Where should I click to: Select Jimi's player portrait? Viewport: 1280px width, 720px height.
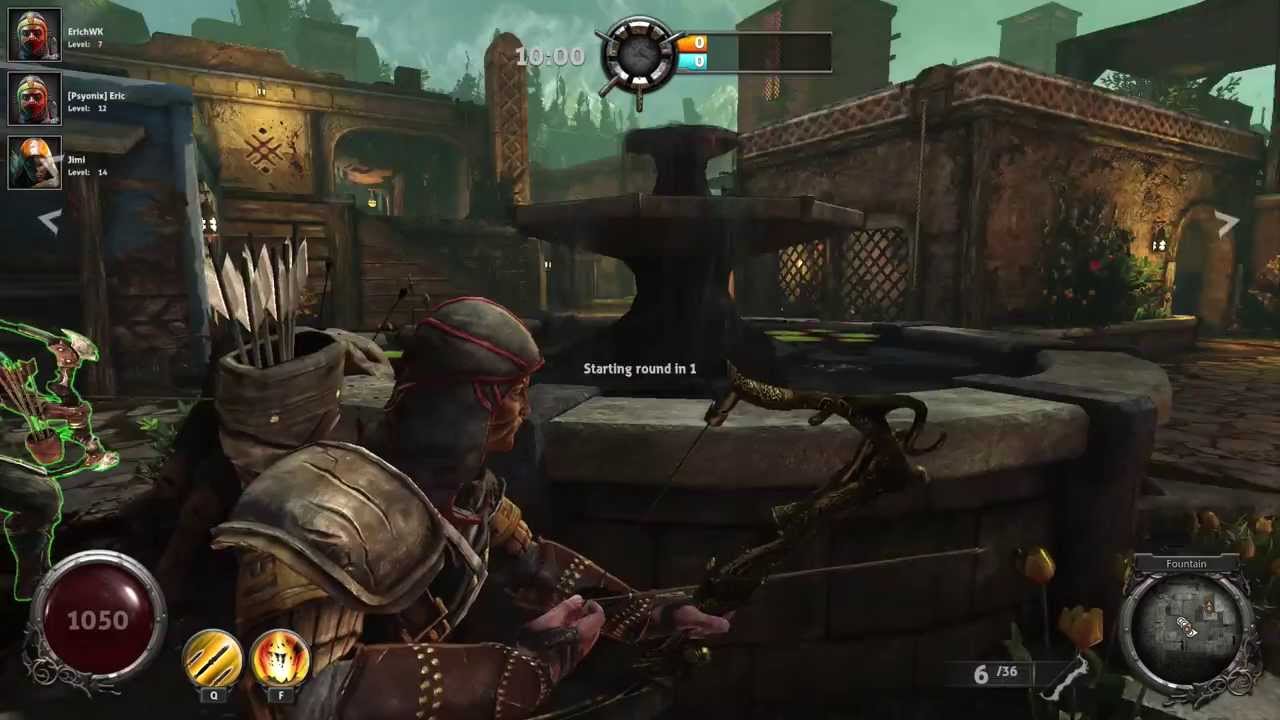pos(35,163)
